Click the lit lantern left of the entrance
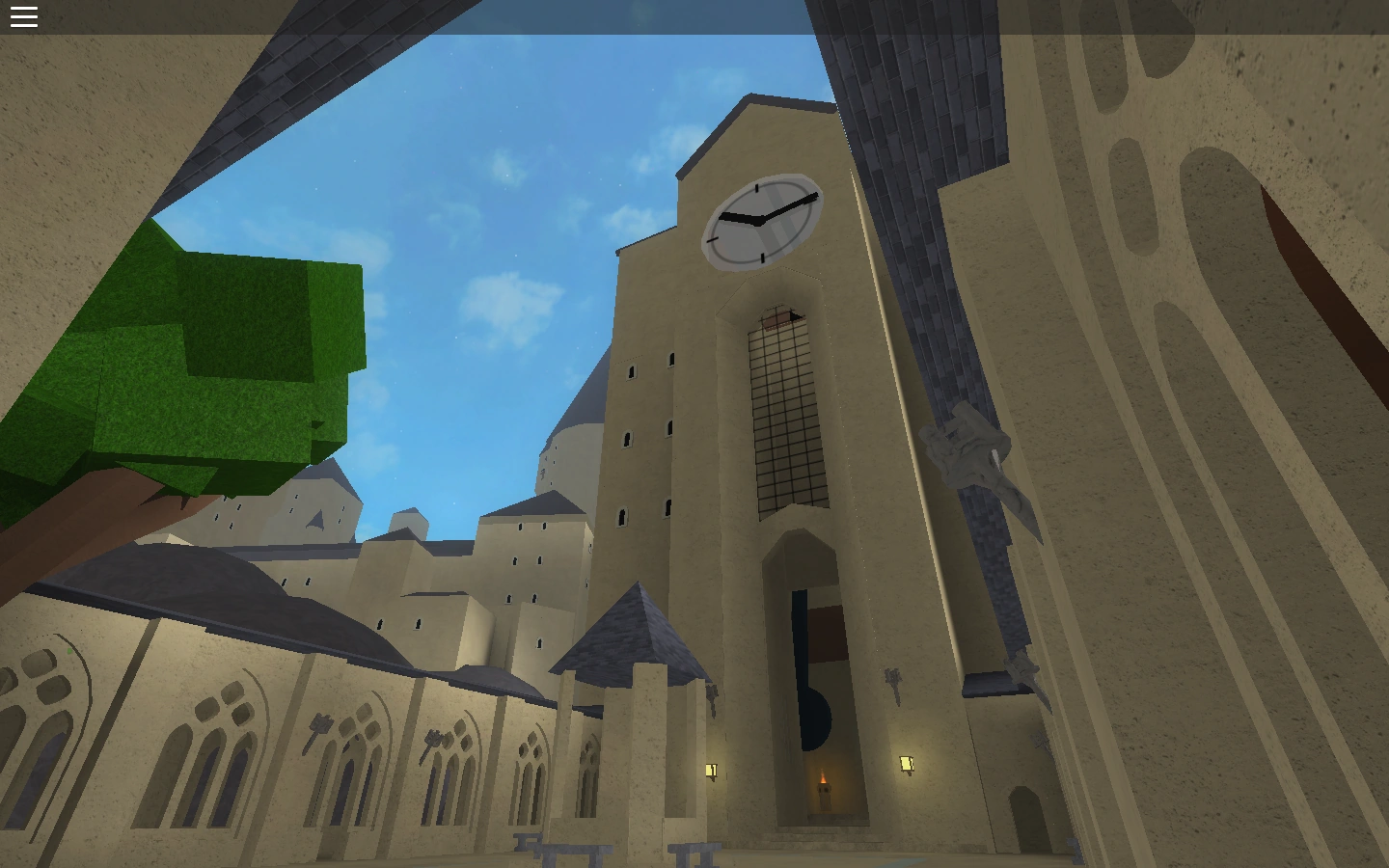Image resolution: width=1389 pixels, height=868 pixels. coord(712,769)
